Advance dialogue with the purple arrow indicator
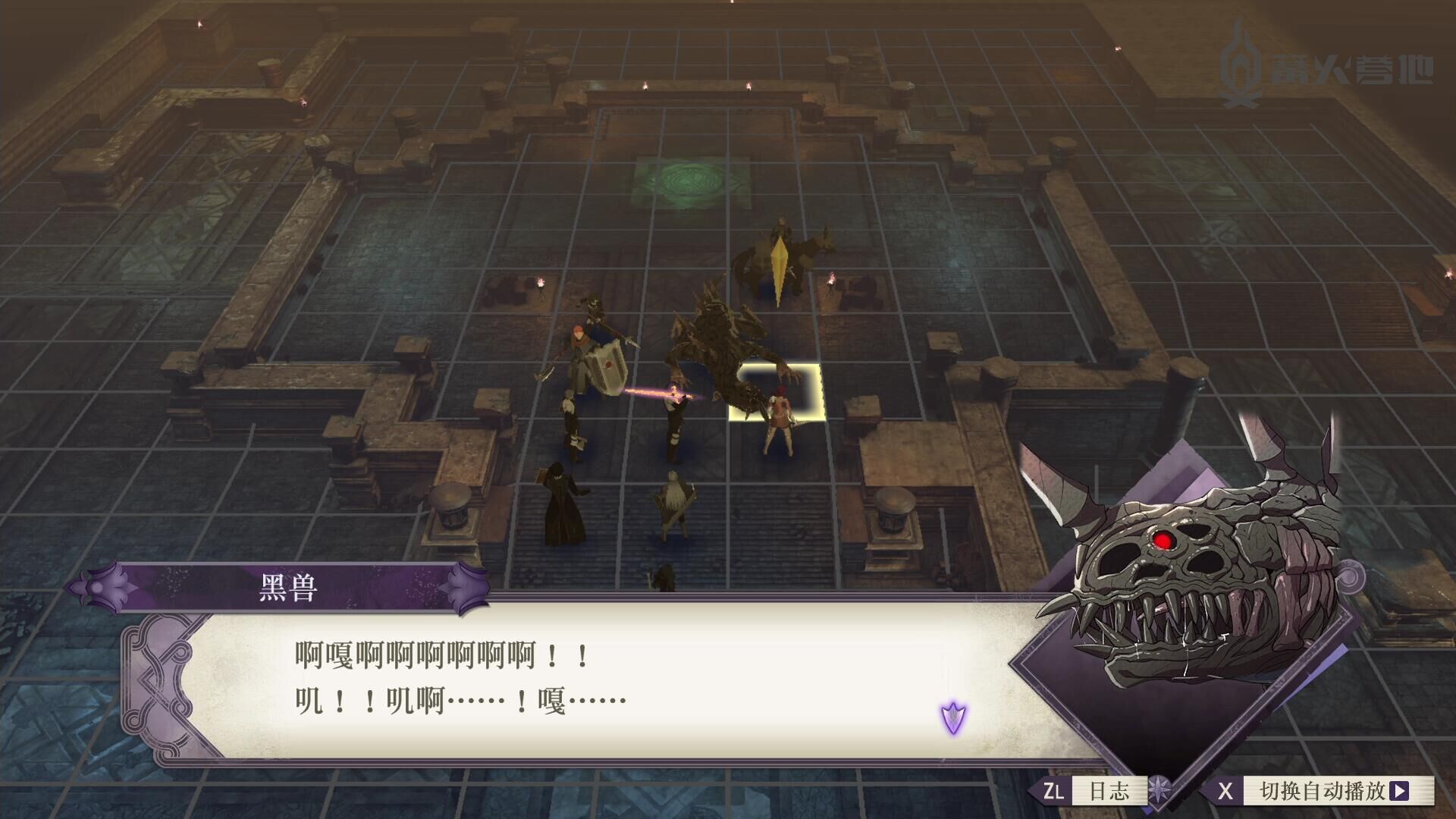The width and height of the screenshot is (1456, 819). pos(953,716)
